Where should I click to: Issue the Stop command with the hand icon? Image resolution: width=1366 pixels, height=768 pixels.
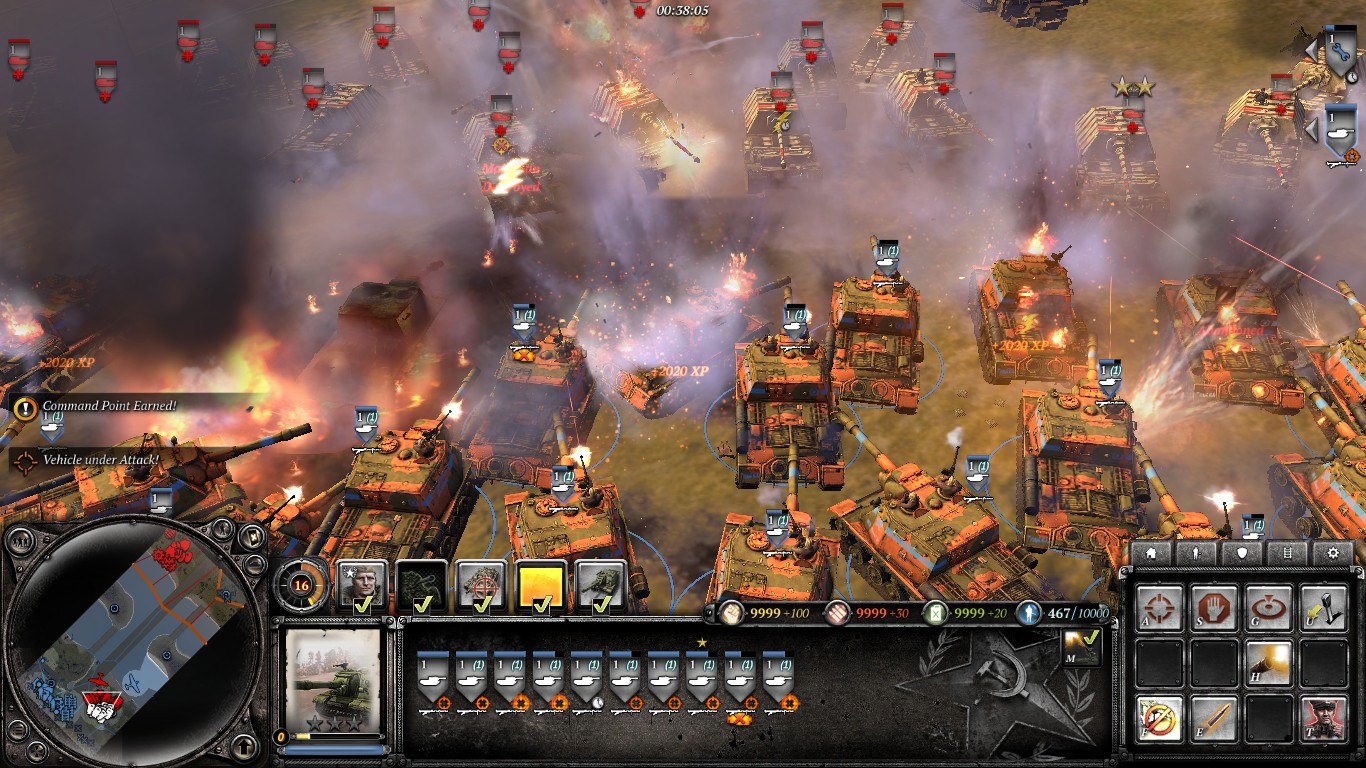pos(1213,607)
